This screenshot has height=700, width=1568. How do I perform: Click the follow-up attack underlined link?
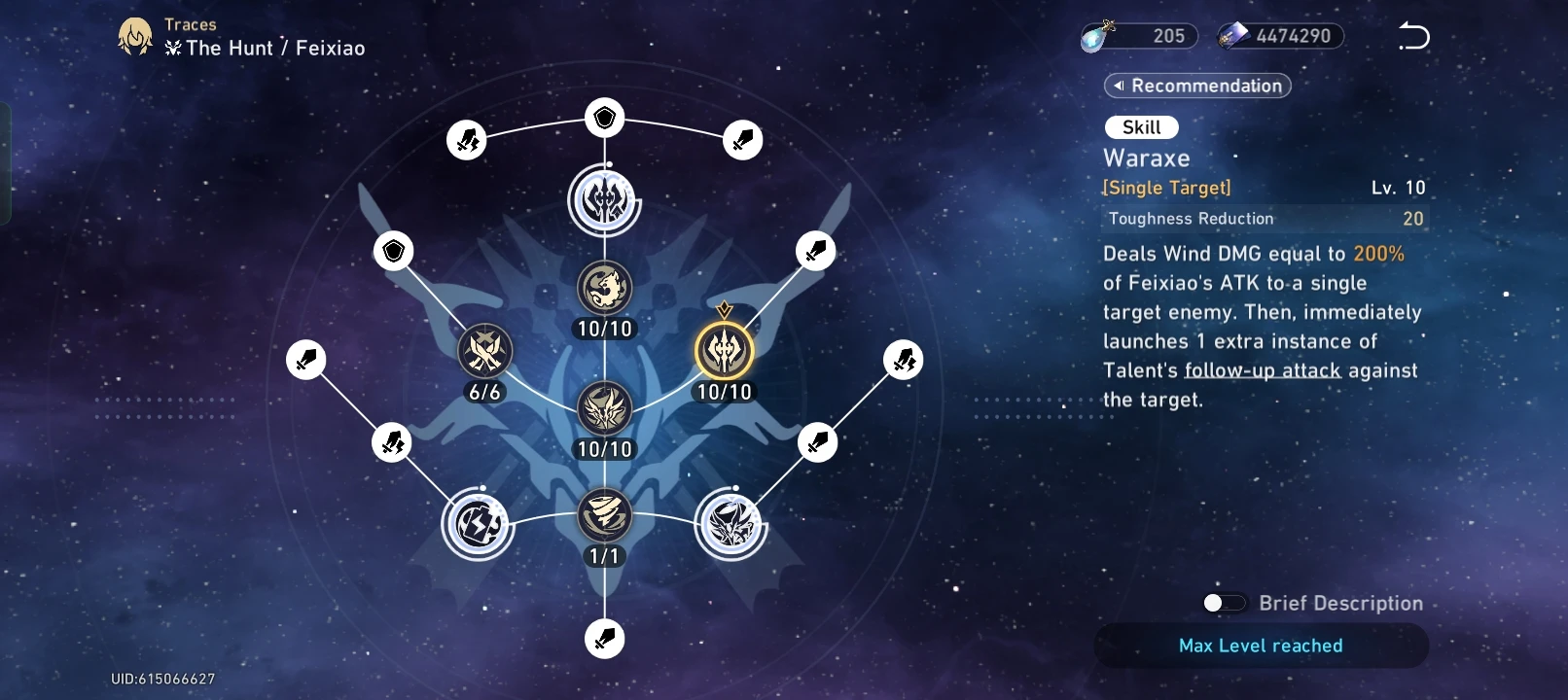pos(1263,370)
